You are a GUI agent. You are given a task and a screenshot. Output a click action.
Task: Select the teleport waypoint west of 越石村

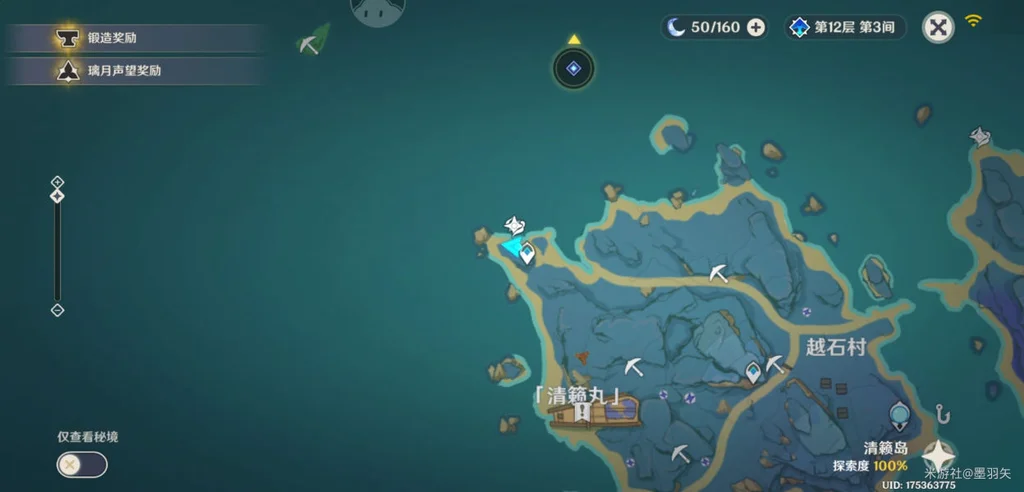click(x=752, y=372)
